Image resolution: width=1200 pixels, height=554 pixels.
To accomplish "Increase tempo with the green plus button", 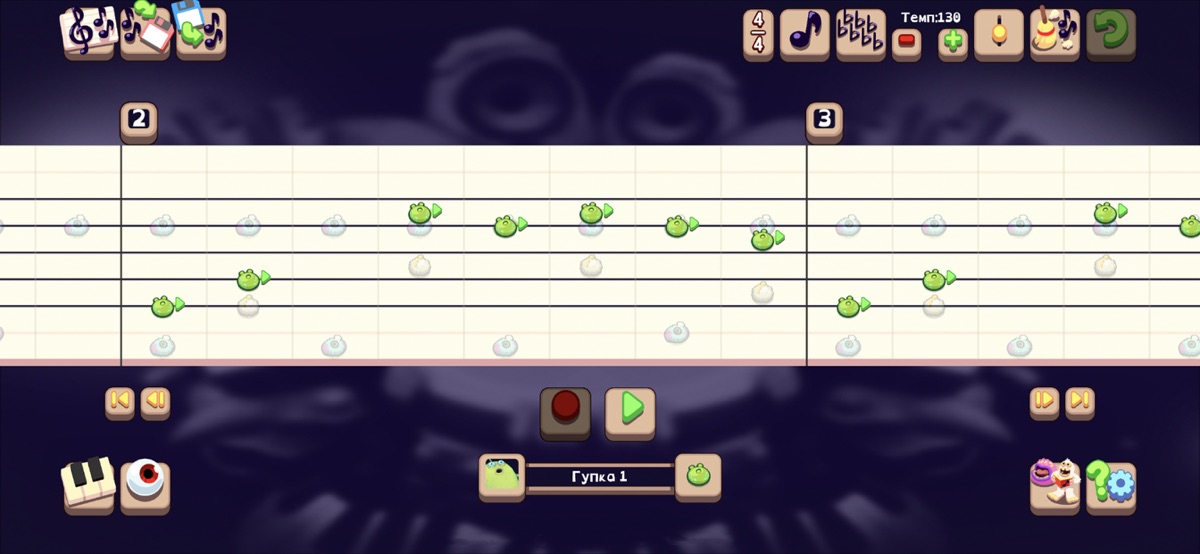I will coord(953,44).
